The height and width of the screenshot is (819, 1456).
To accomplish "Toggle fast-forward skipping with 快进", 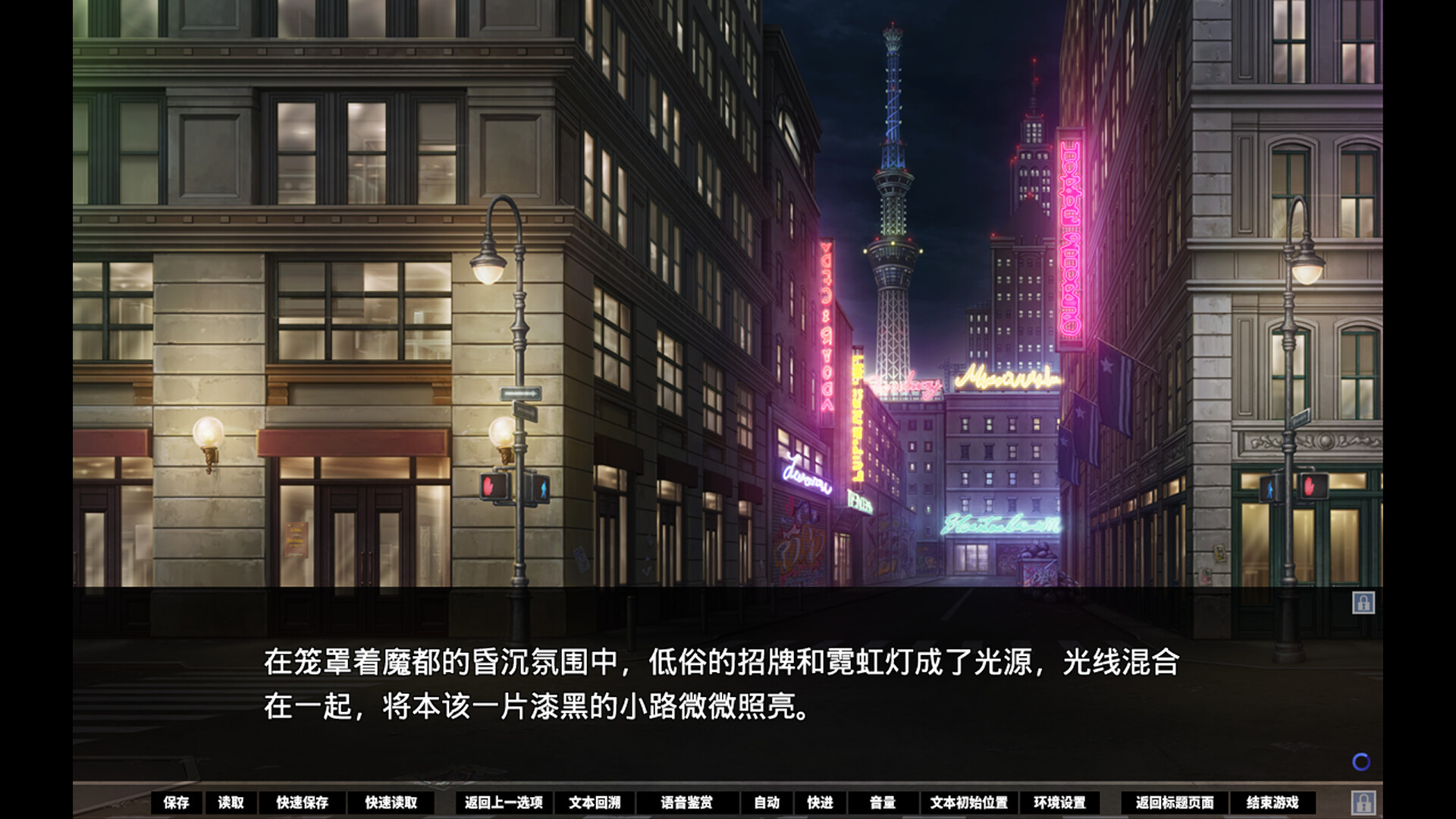I will (x=821, y=802).
